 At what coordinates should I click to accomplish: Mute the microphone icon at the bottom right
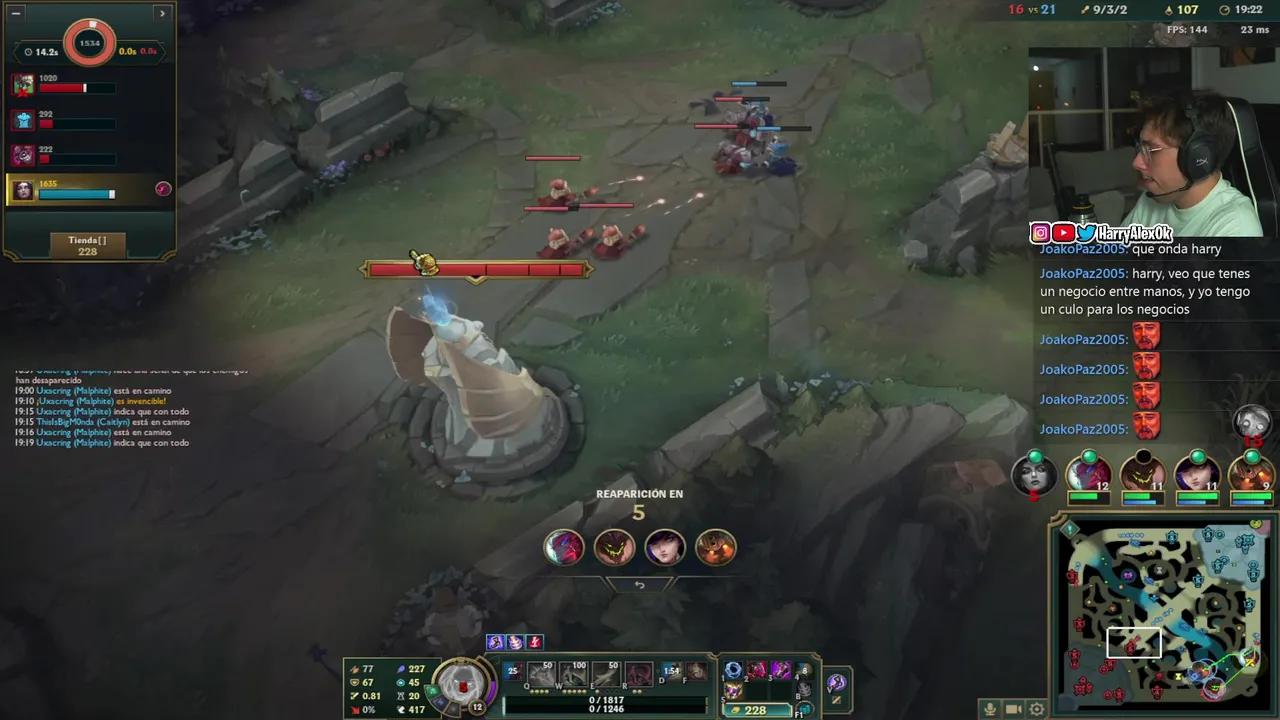[x=990, y=708]
